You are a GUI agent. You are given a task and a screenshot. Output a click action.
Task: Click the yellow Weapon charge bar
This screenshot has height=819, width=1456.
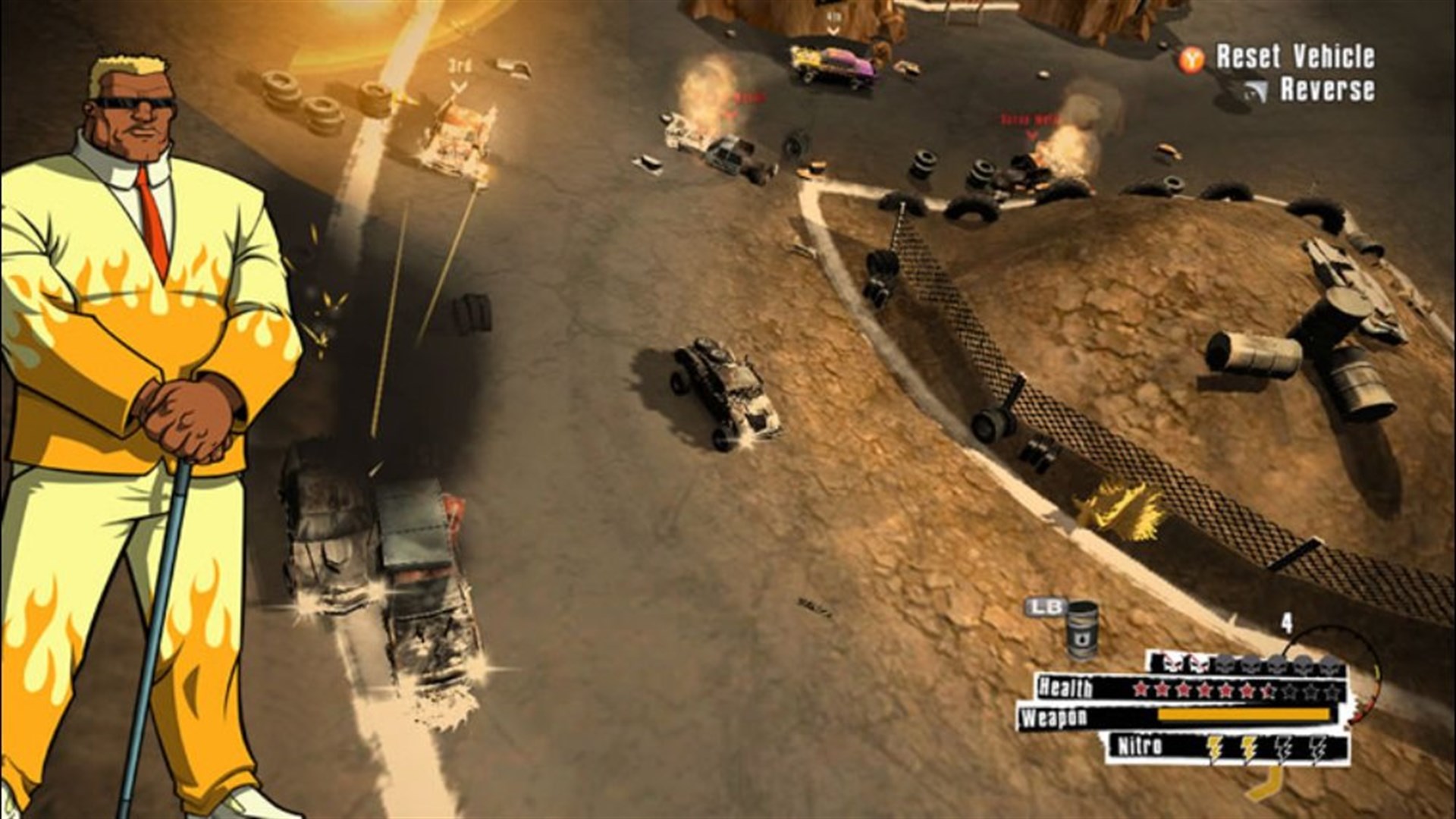[1245, 714]
